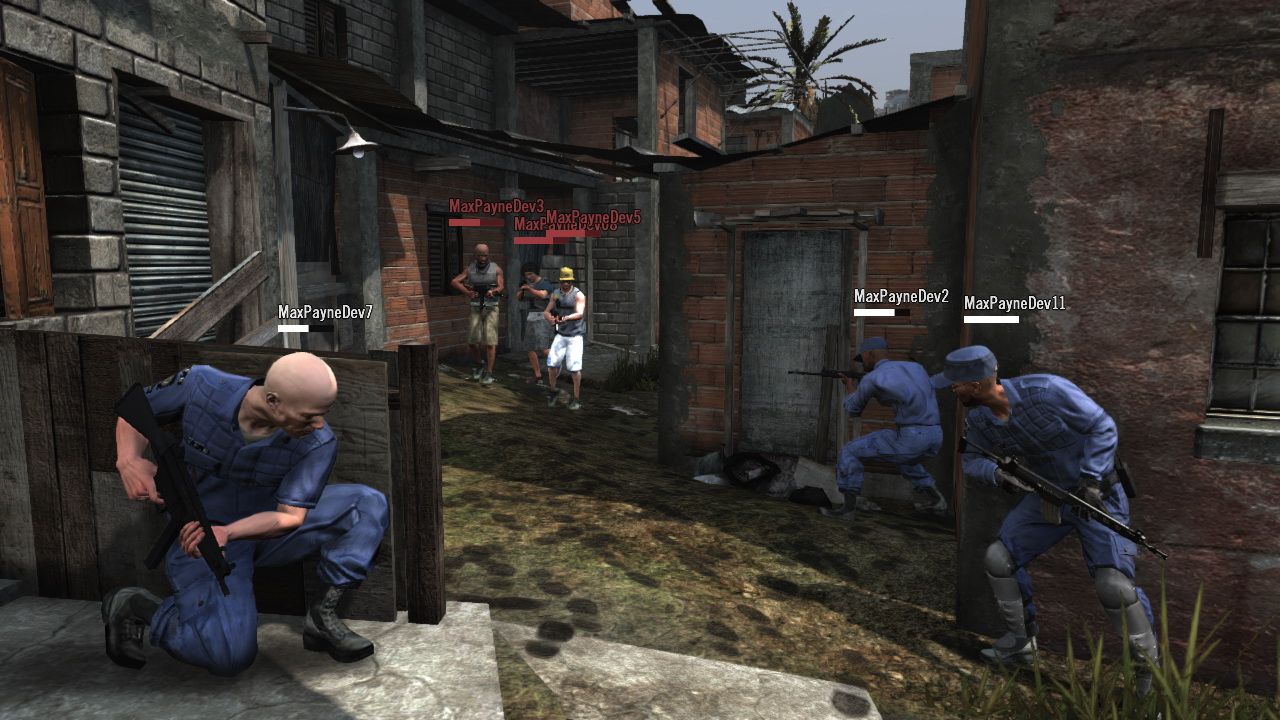The image size is (1280, 720).
Task: Click MaxPayneDev7's white health bar
Action: tap(296, 326)
